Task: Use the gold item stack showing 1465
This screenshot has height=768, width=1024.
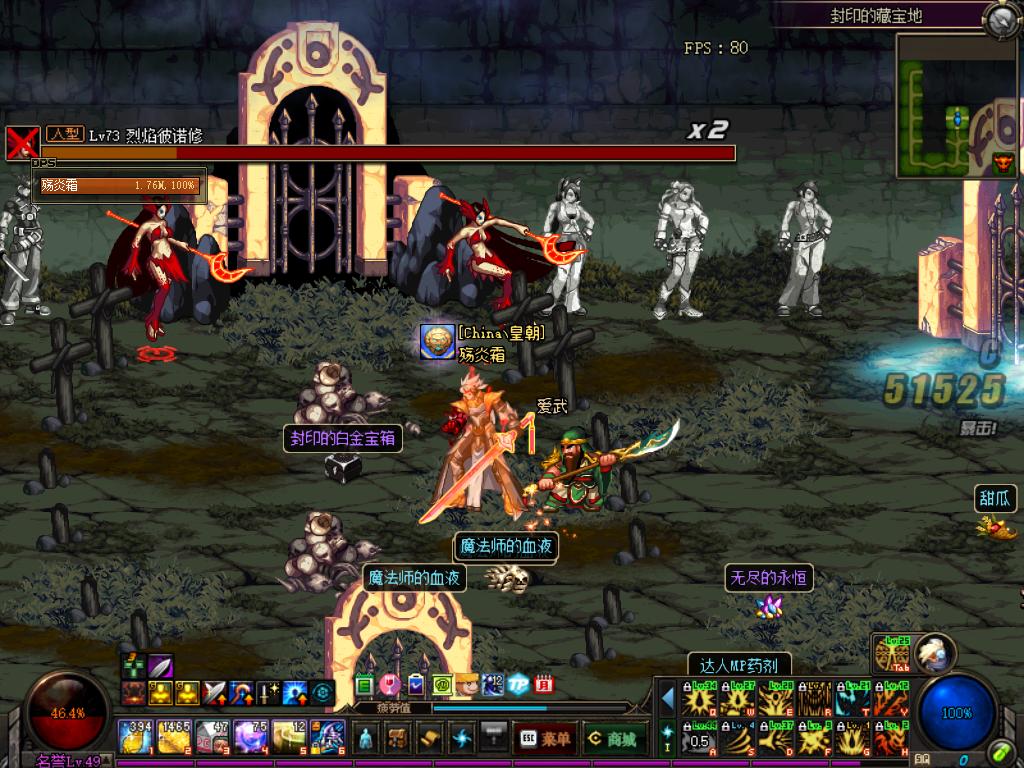Action: click(x=173, y=737)
